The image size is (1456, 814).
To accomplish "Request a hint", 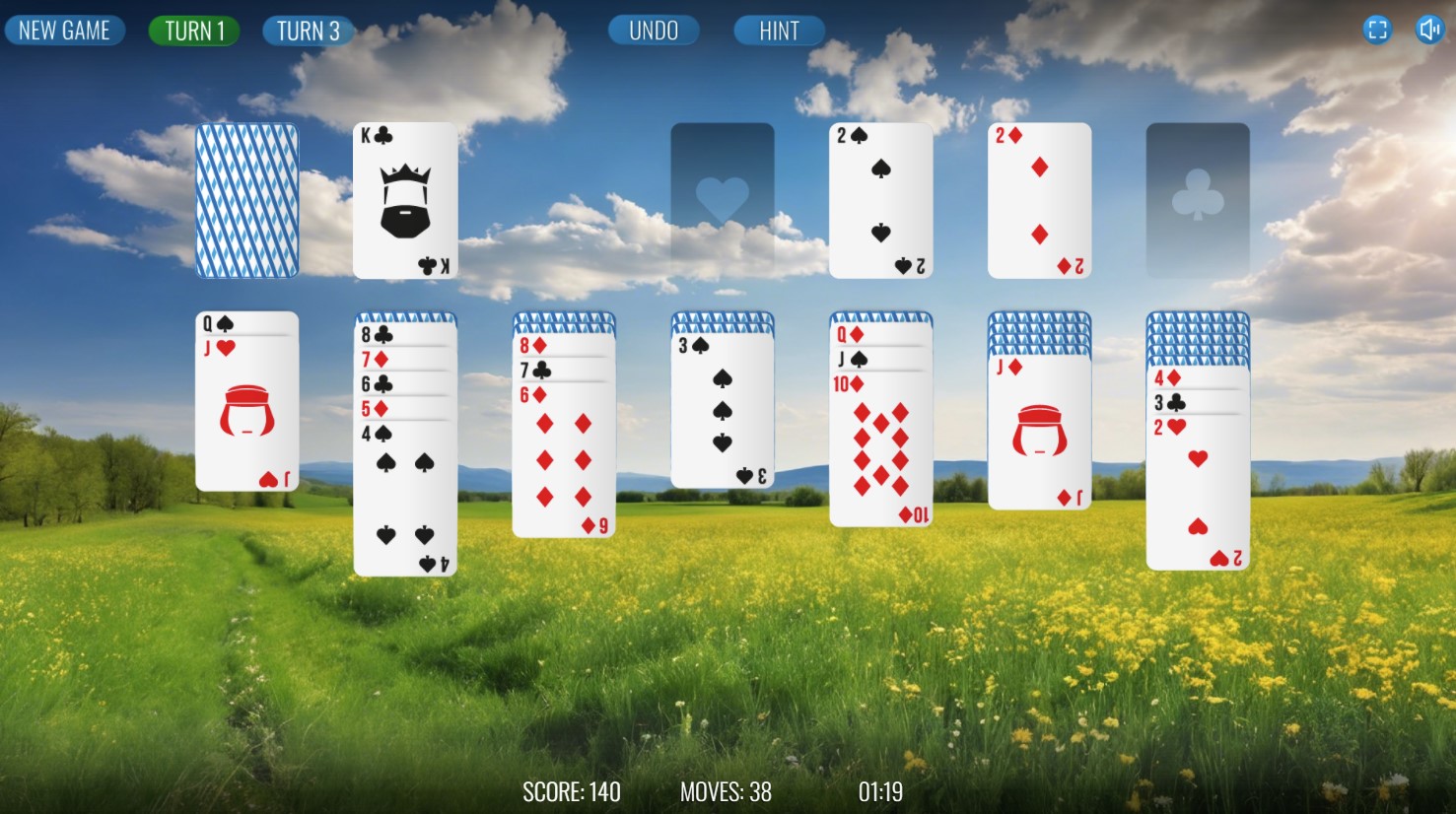I will pos(779,30).
